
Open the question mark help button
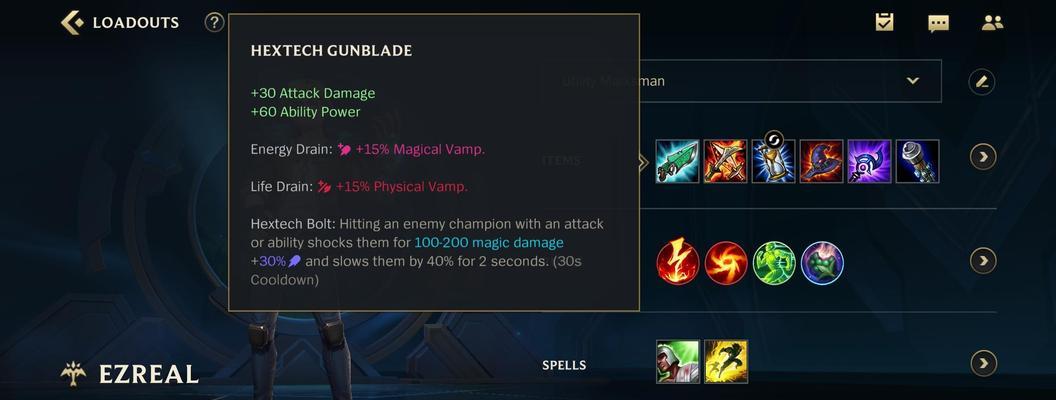pos(214,22)
